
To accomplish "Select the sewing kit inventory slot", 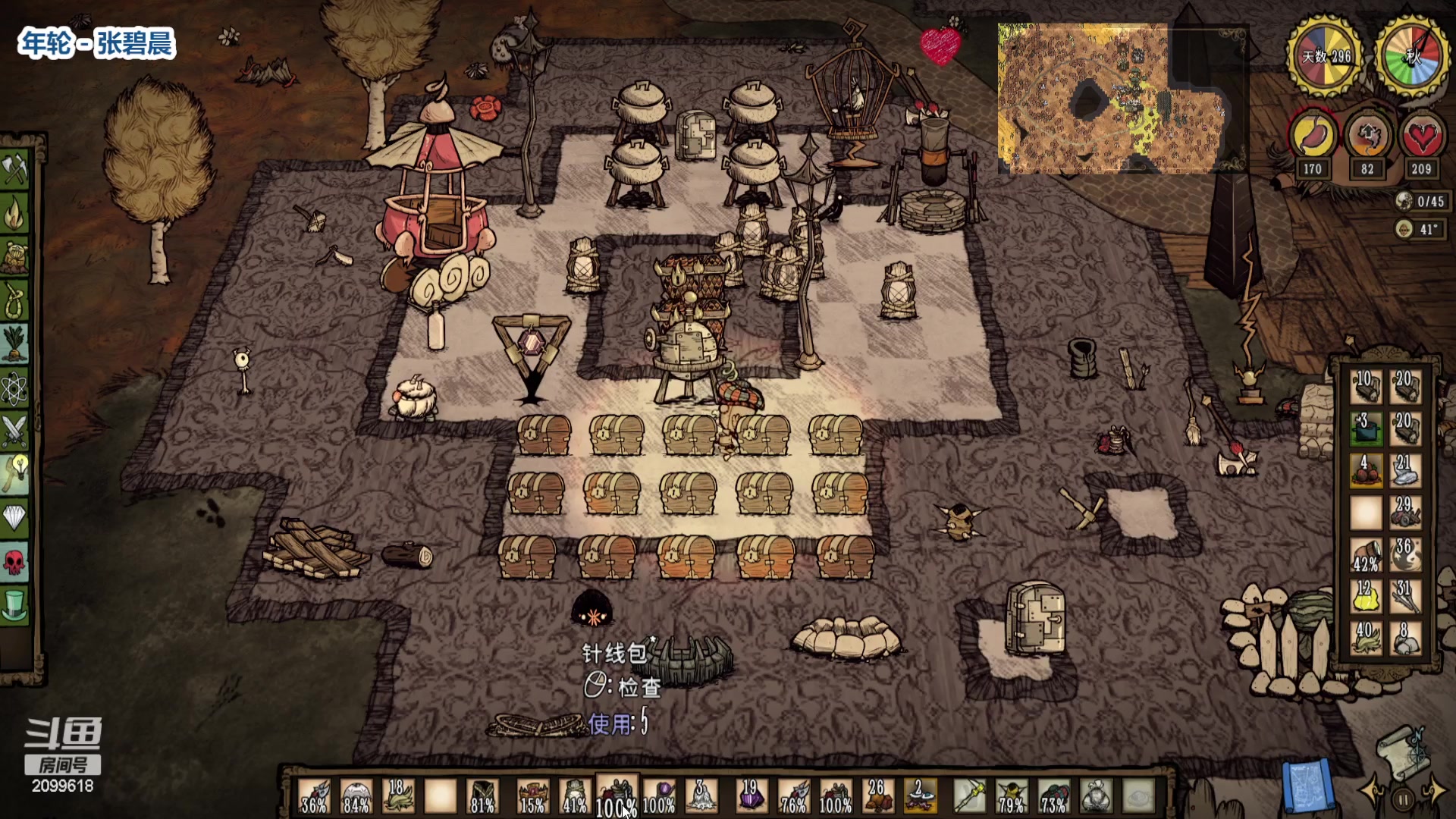I will pos(617,796).
